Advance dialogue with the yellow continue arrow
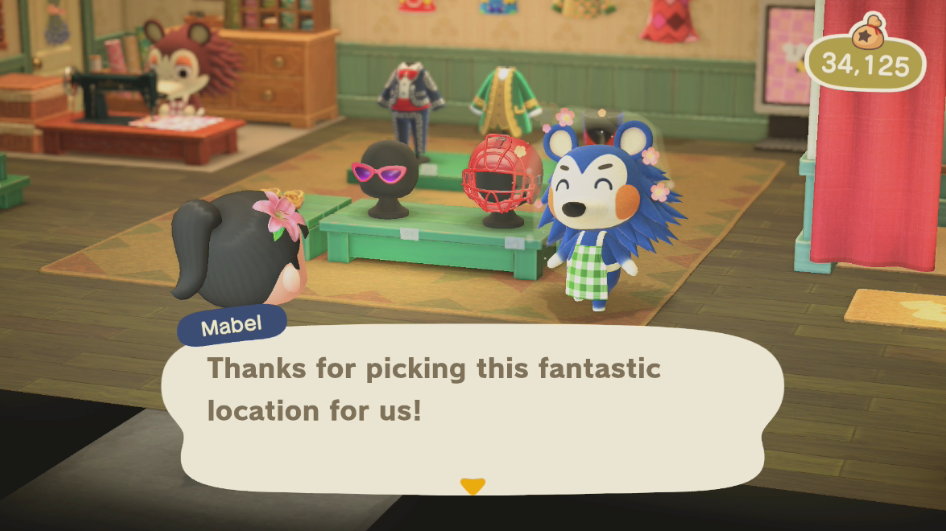Viewport: 946px width, 531px height. [x=472, y=486]
